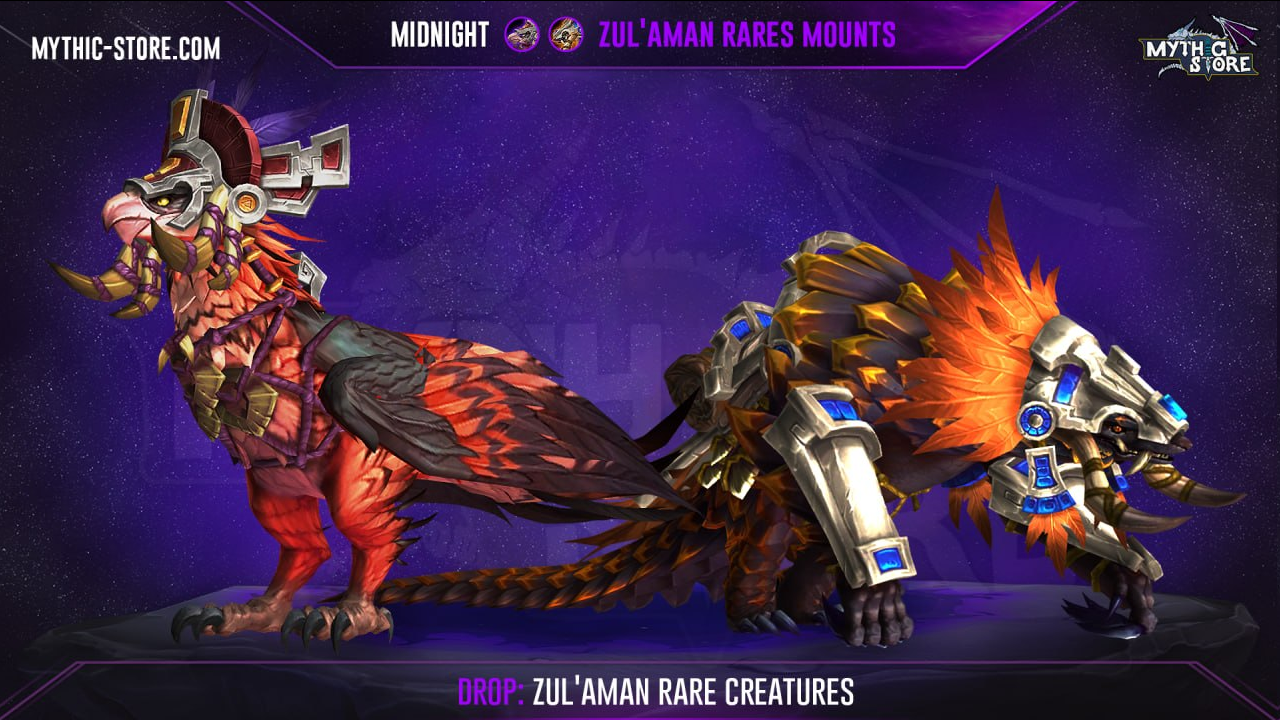Open the Mythic Store logo
This screenshot has width=1280, height=720.
(1198, 50)
